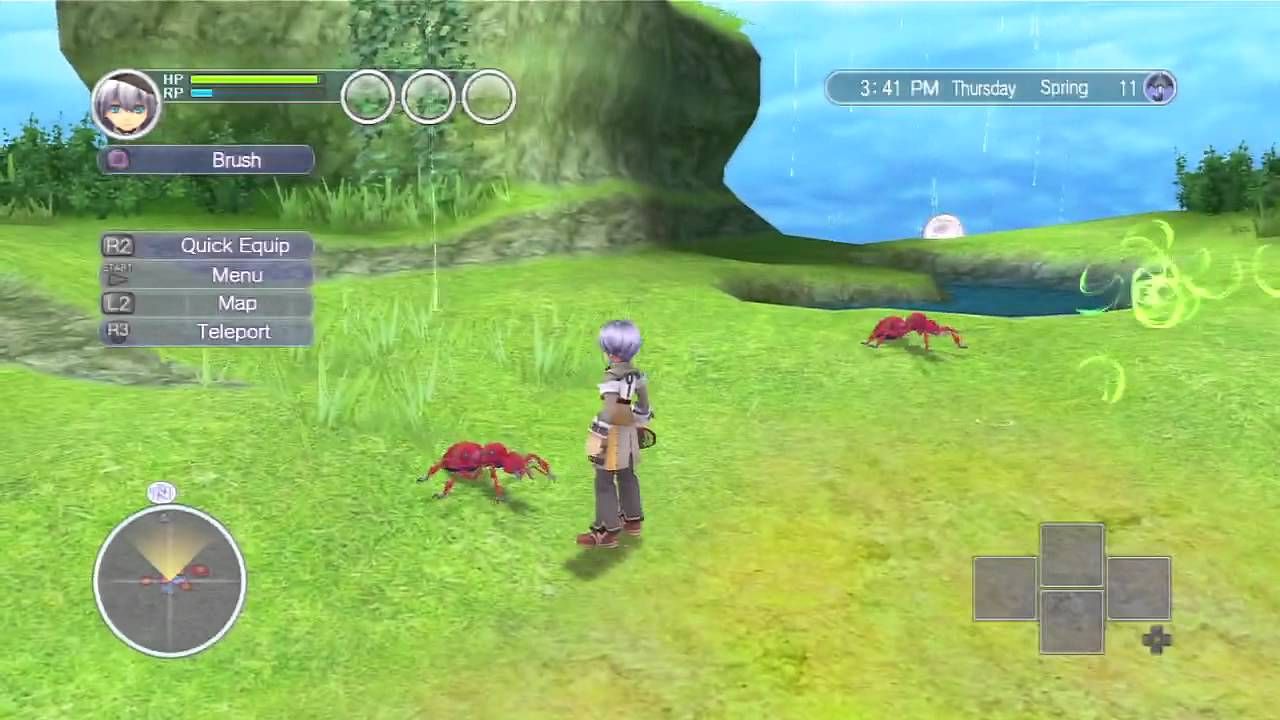Image resolution: width=1280 pixels, height=720 pixels.
Task: Open the Menu entry
Action: [208, 275]
